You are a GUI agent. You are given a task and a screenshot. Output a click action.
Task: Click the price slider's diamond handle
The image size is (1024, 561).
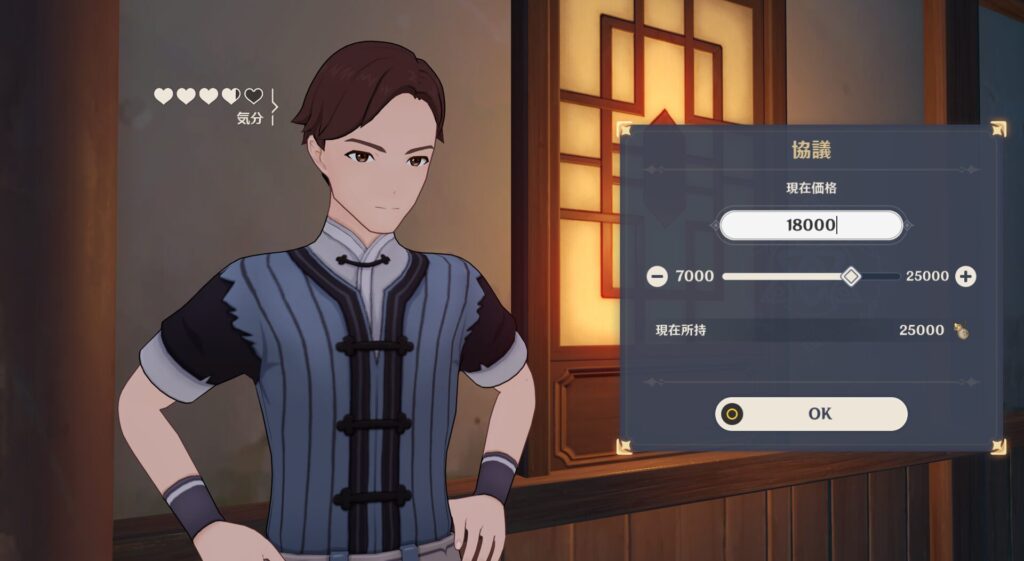(x=850, y=276)
